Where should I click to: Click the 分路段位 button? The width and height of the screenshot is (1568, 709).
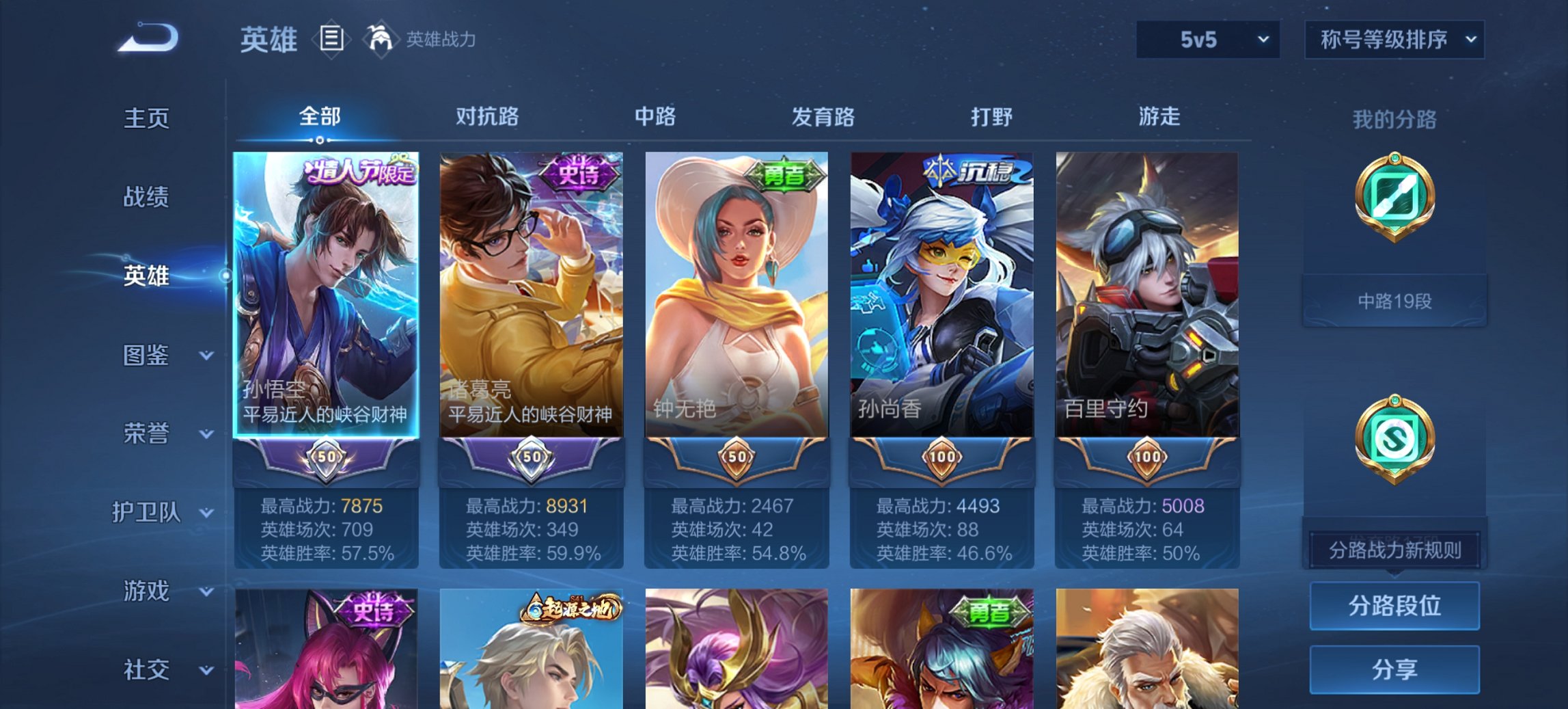click(1394, 605)
